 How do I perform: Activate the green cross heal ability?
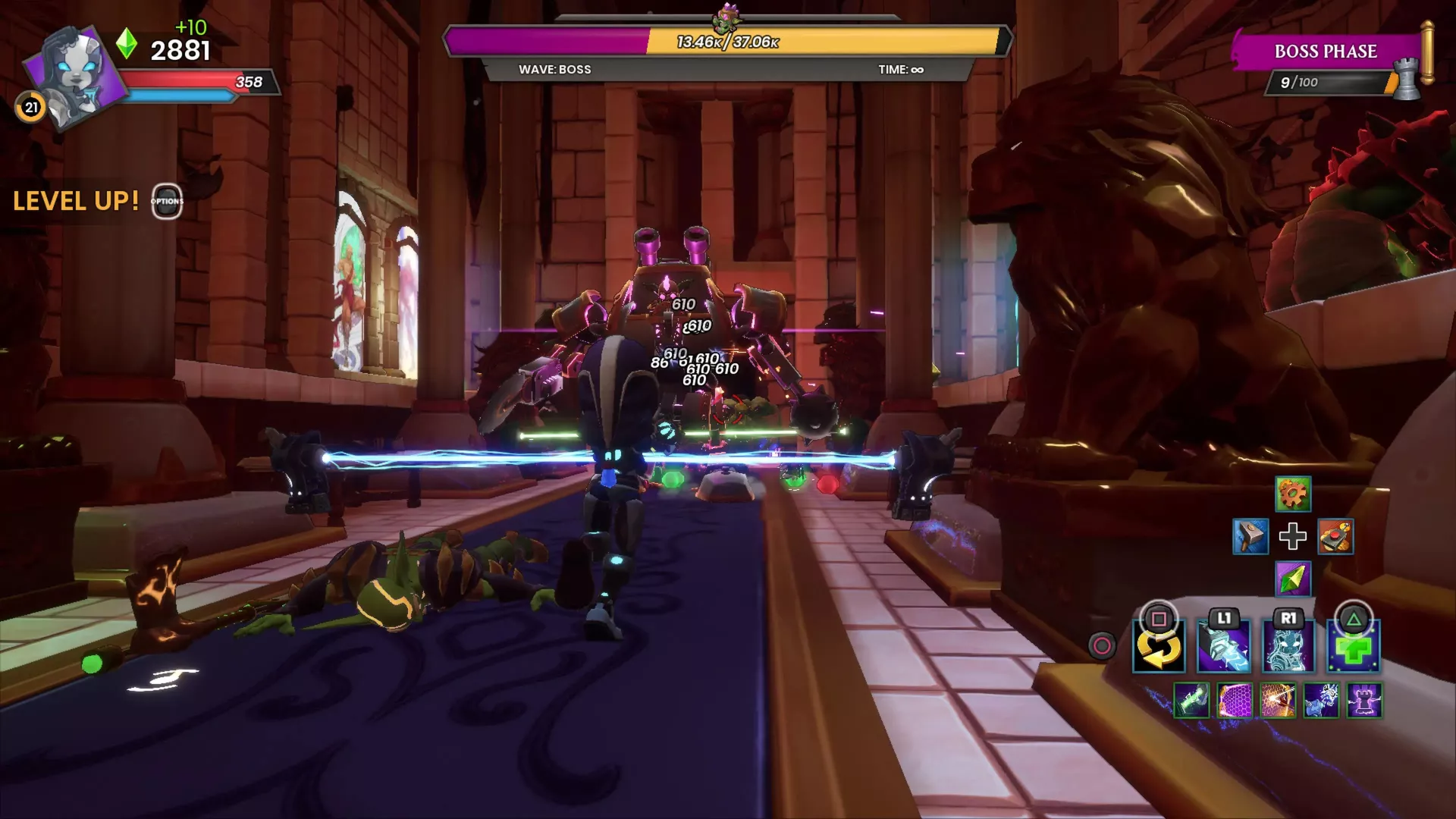[x=1354, y=648]
